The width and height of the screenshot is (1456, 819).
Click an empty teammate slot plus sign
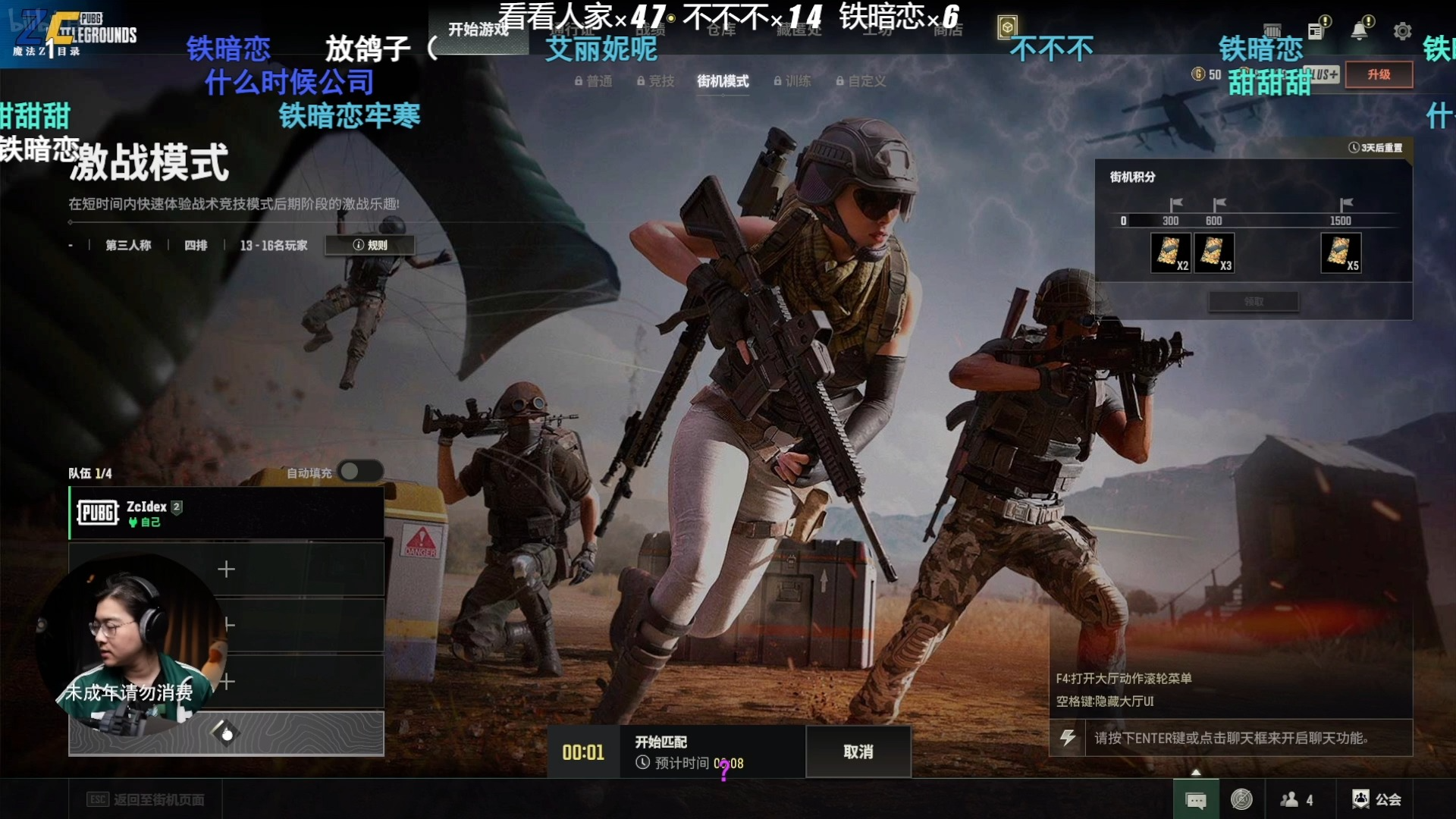click(x=226, y=569)
